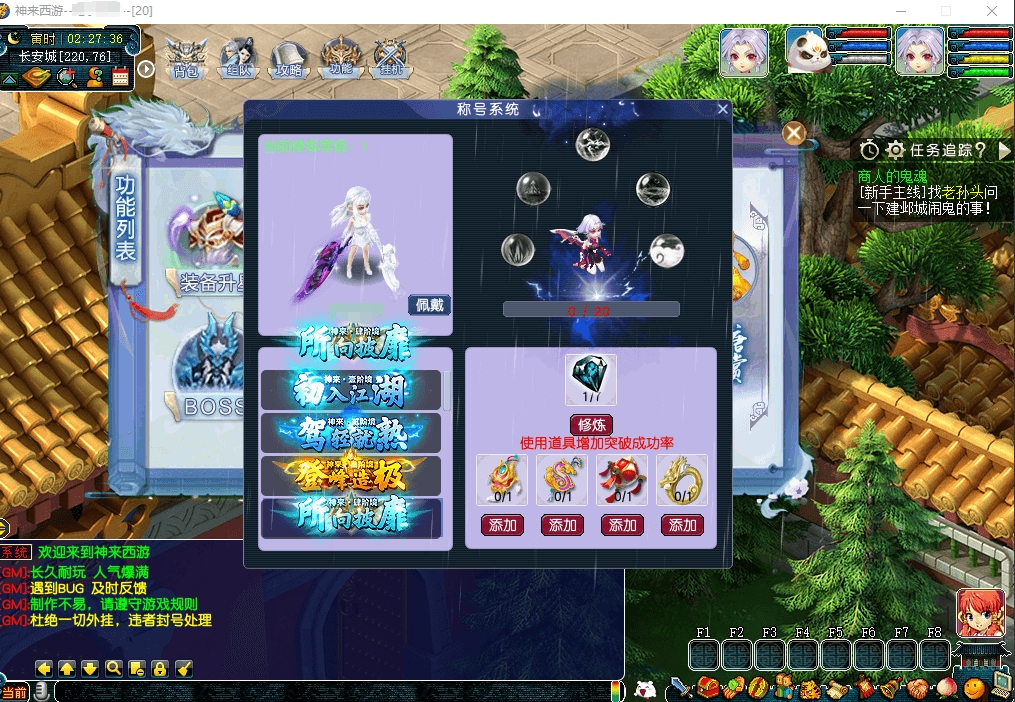
Task: Start cultivation with the 修炼 button
Action: 591,424
